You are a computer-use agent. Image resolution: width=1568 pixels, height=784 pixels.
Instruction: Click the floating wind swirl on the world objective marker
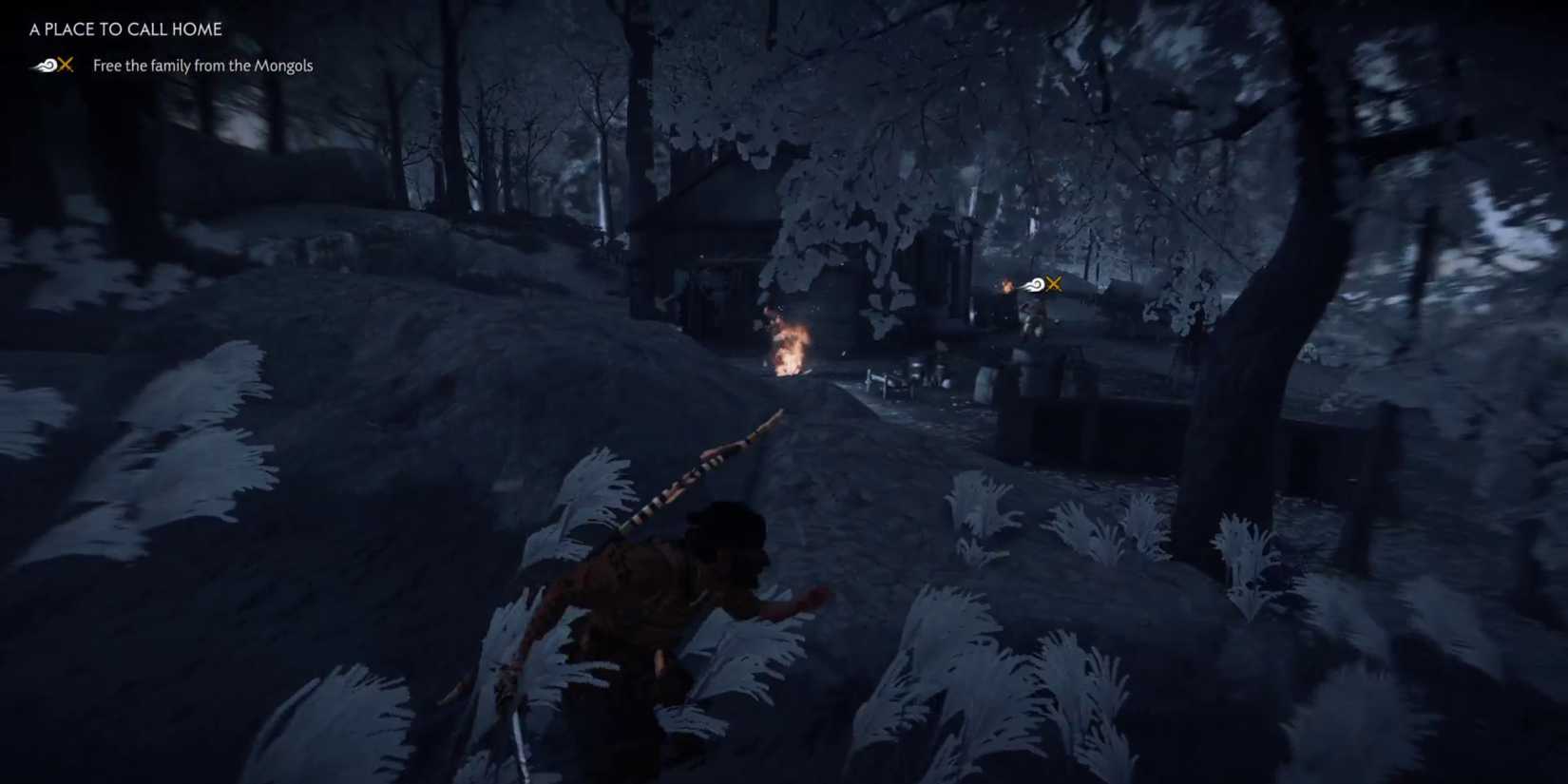pos(1036,282)
